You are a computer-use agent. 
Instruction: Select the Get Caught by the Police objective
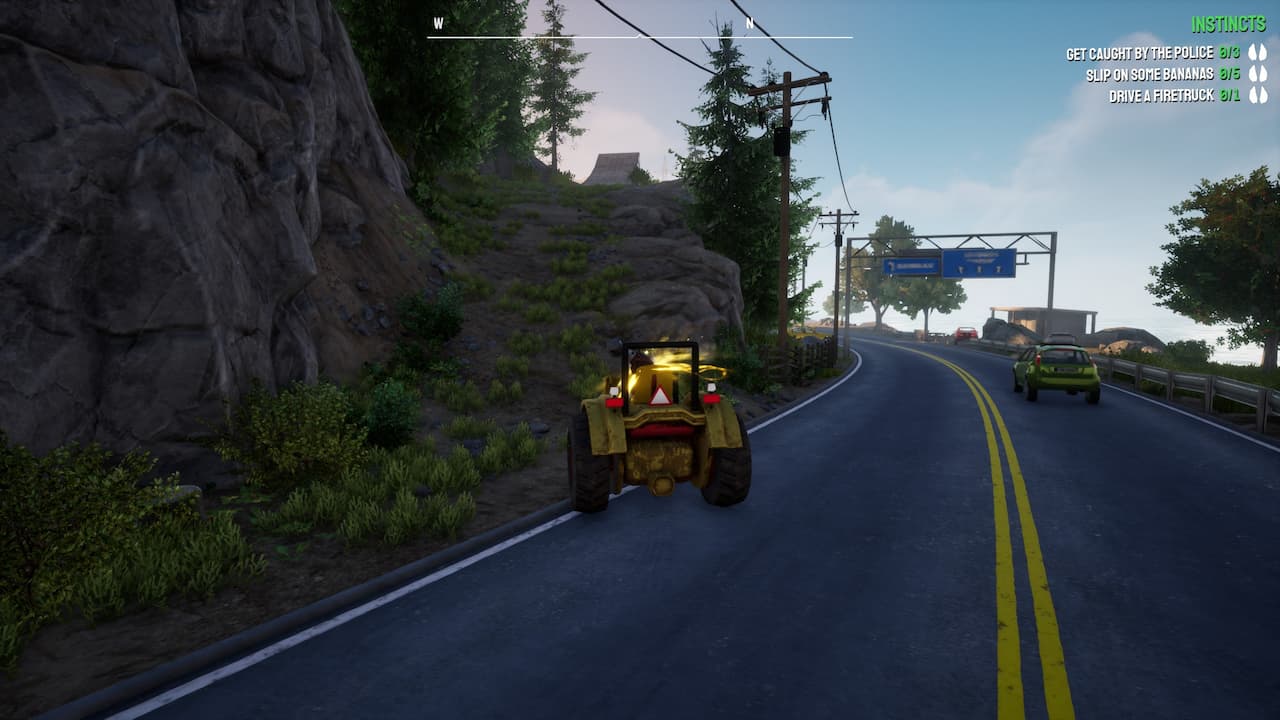1139,52
